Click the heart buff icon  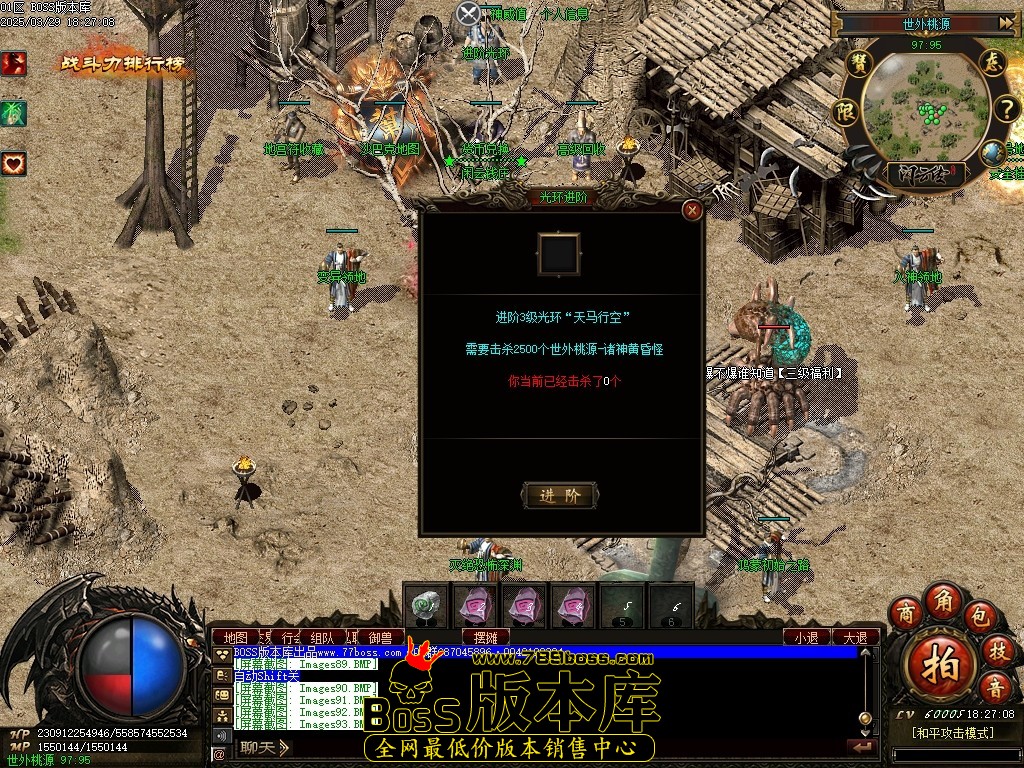[x=14, y=162]
